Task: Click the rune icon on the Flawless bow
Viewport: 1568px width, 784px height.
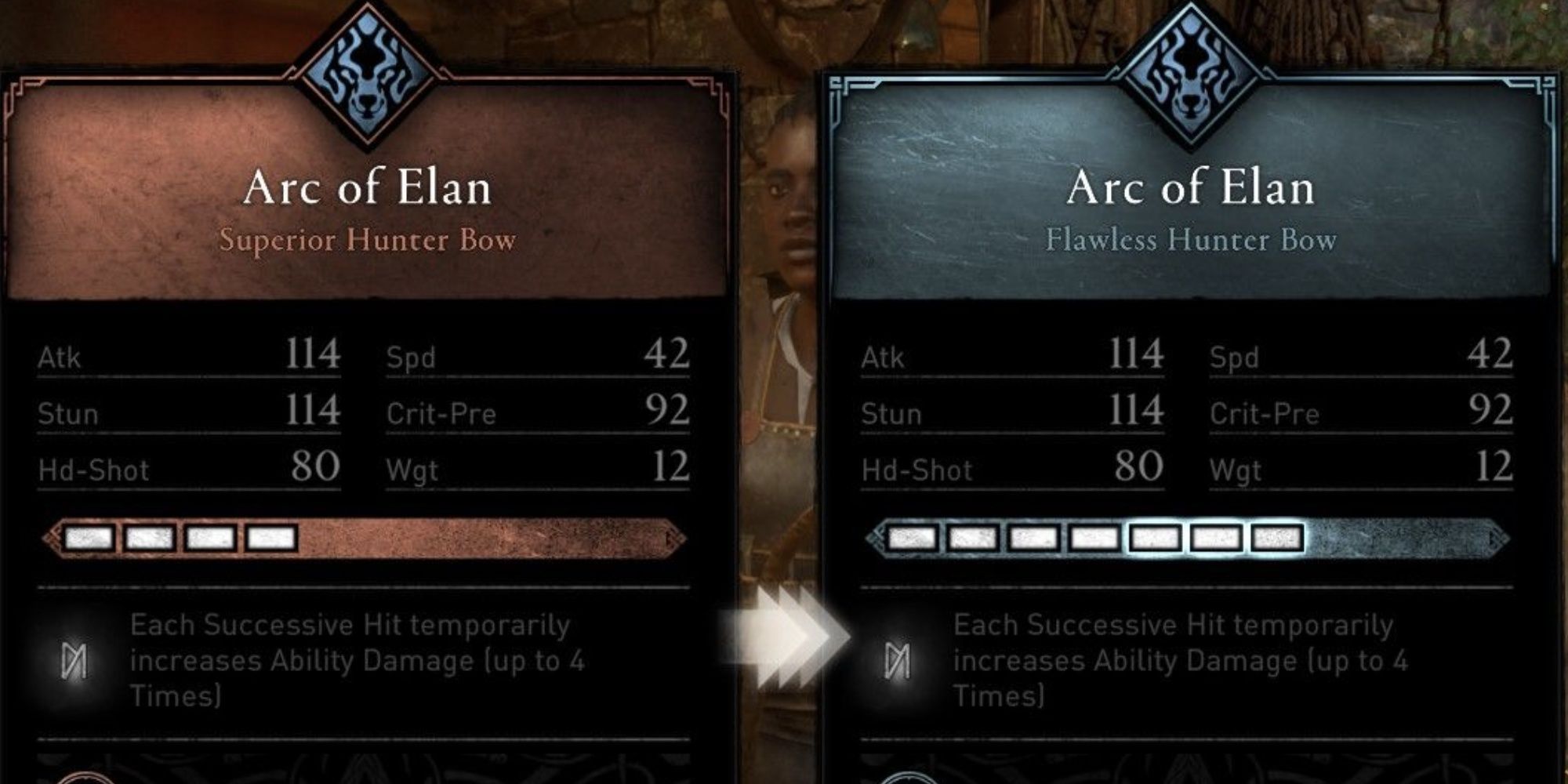Action: point(898,661)
